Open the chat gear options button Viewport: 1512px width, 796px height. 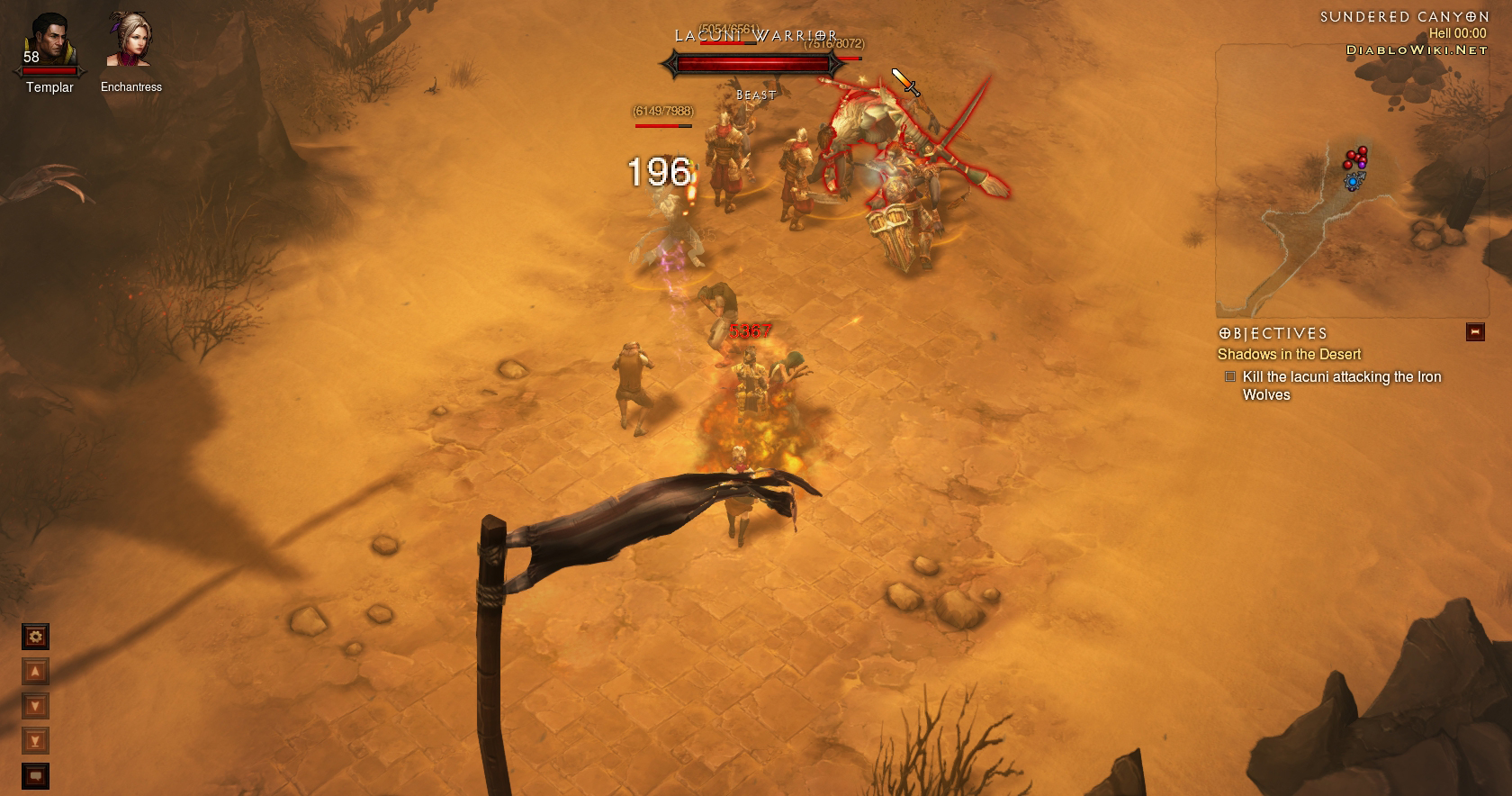click(35, 638)
